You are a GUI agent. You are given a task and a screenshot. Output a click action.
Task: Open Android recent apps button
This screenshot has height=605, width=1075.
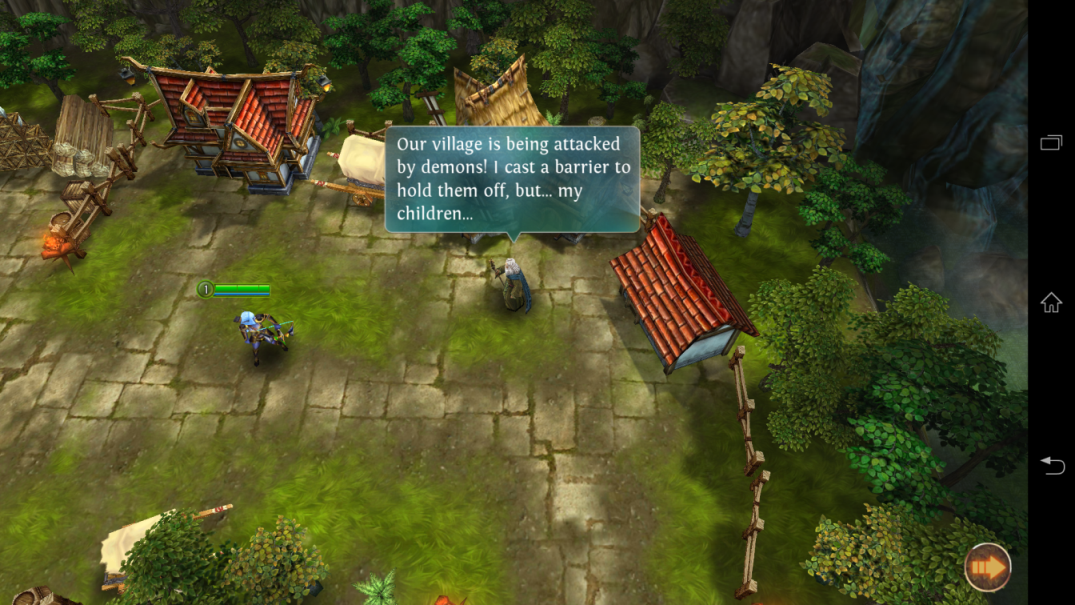click(x=1051, y=143)
